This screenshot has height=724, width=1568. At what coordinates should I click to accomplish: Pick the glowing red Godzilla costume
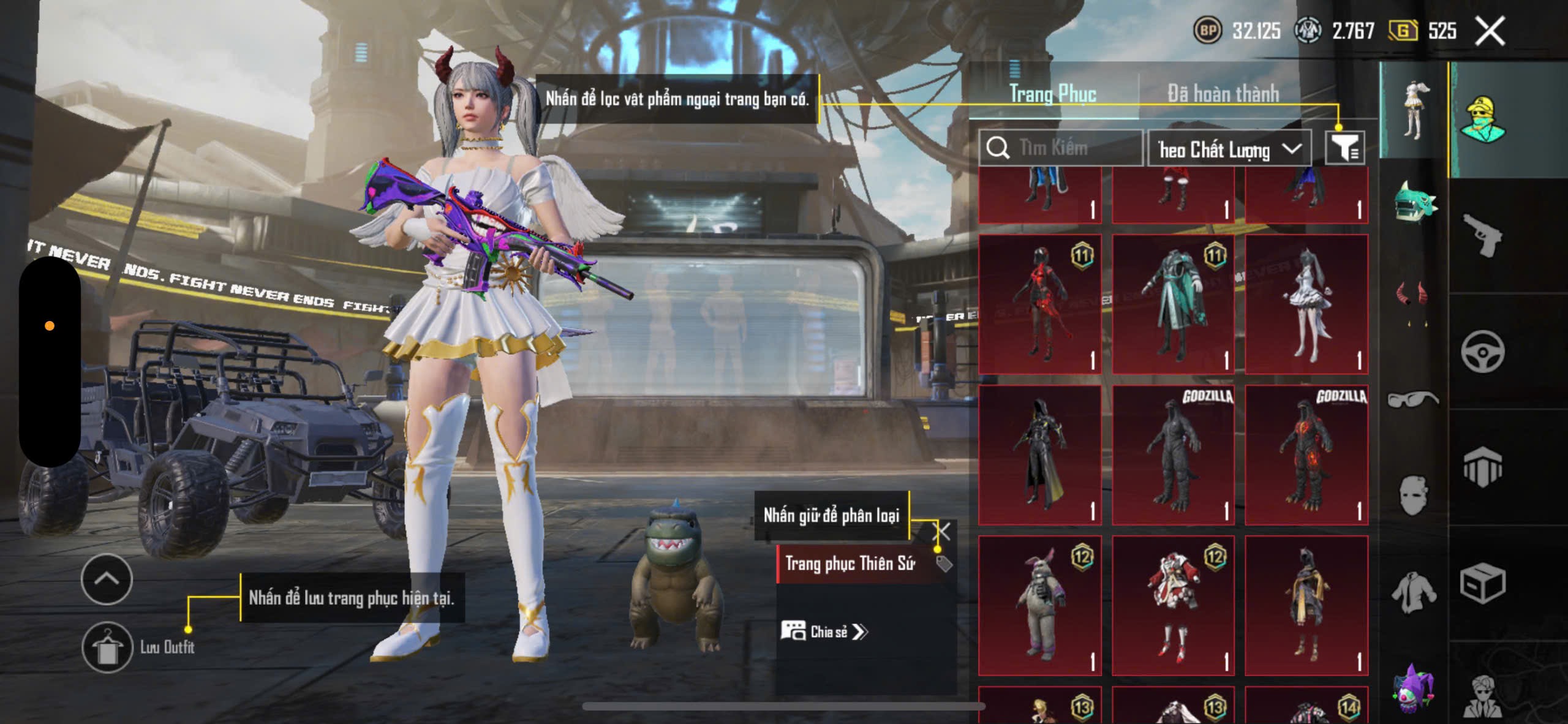[x=1306, y=454]
